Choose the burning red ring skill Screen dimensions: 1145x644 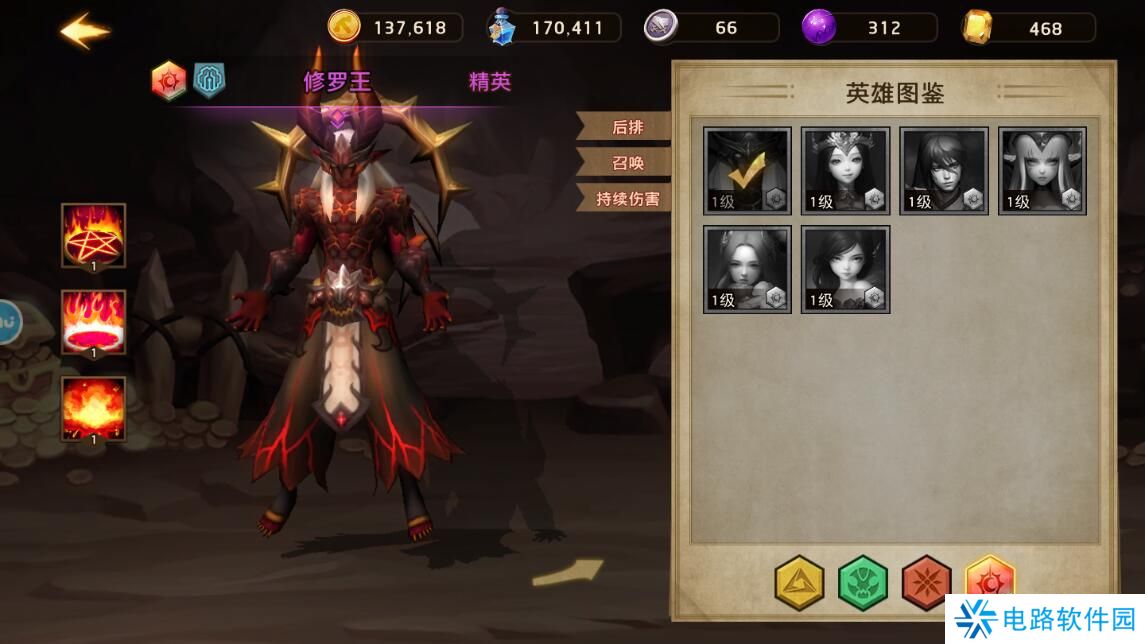click(x=93, y=322)
